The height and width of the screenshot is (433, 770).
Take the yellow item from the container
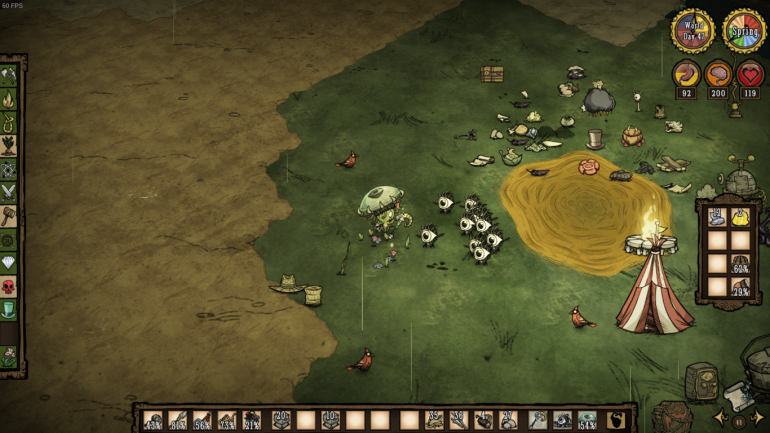pos(741,216)
